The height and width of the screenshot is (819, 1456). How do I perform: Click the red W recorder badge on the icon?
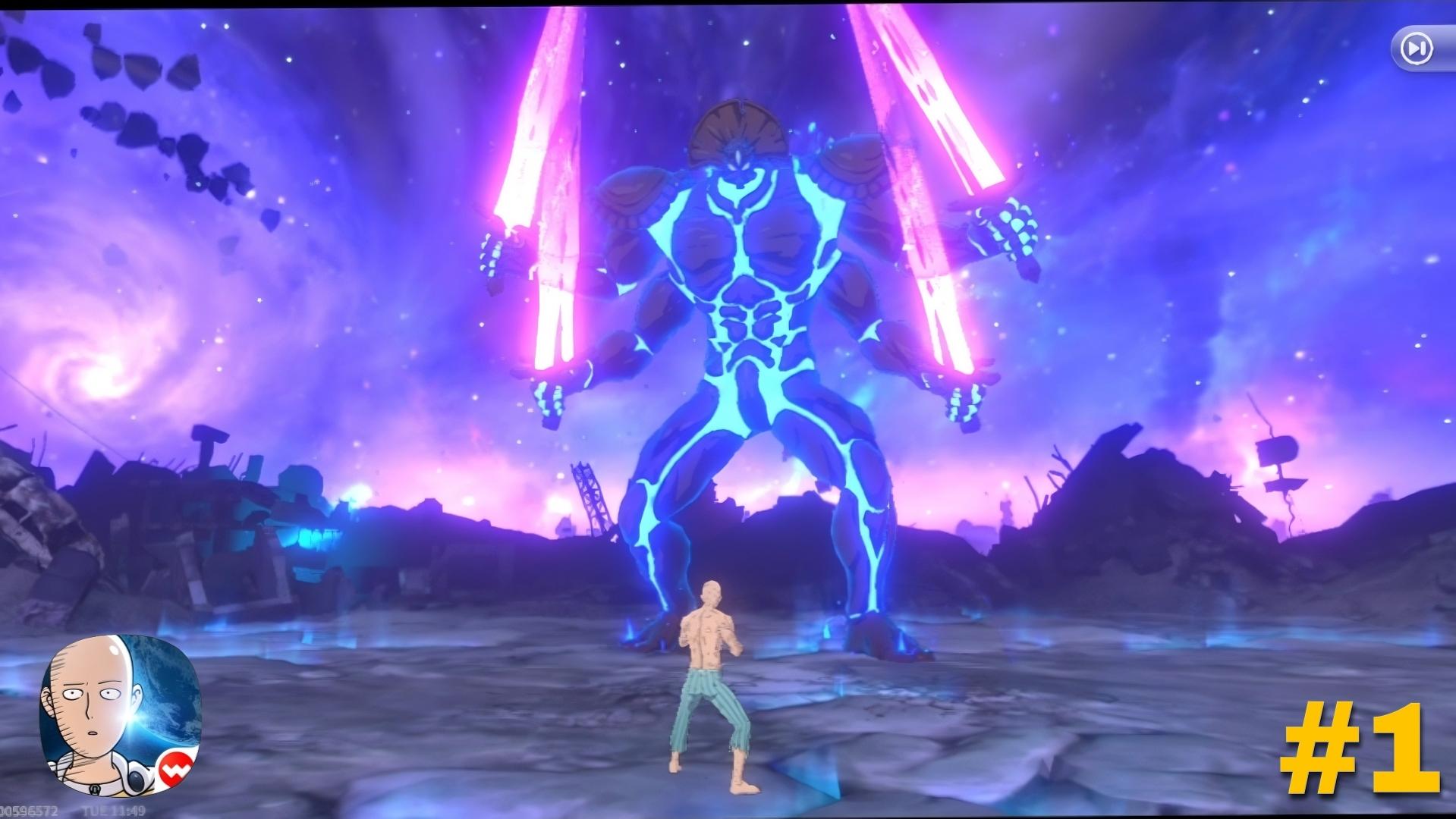tap(176, 769)
